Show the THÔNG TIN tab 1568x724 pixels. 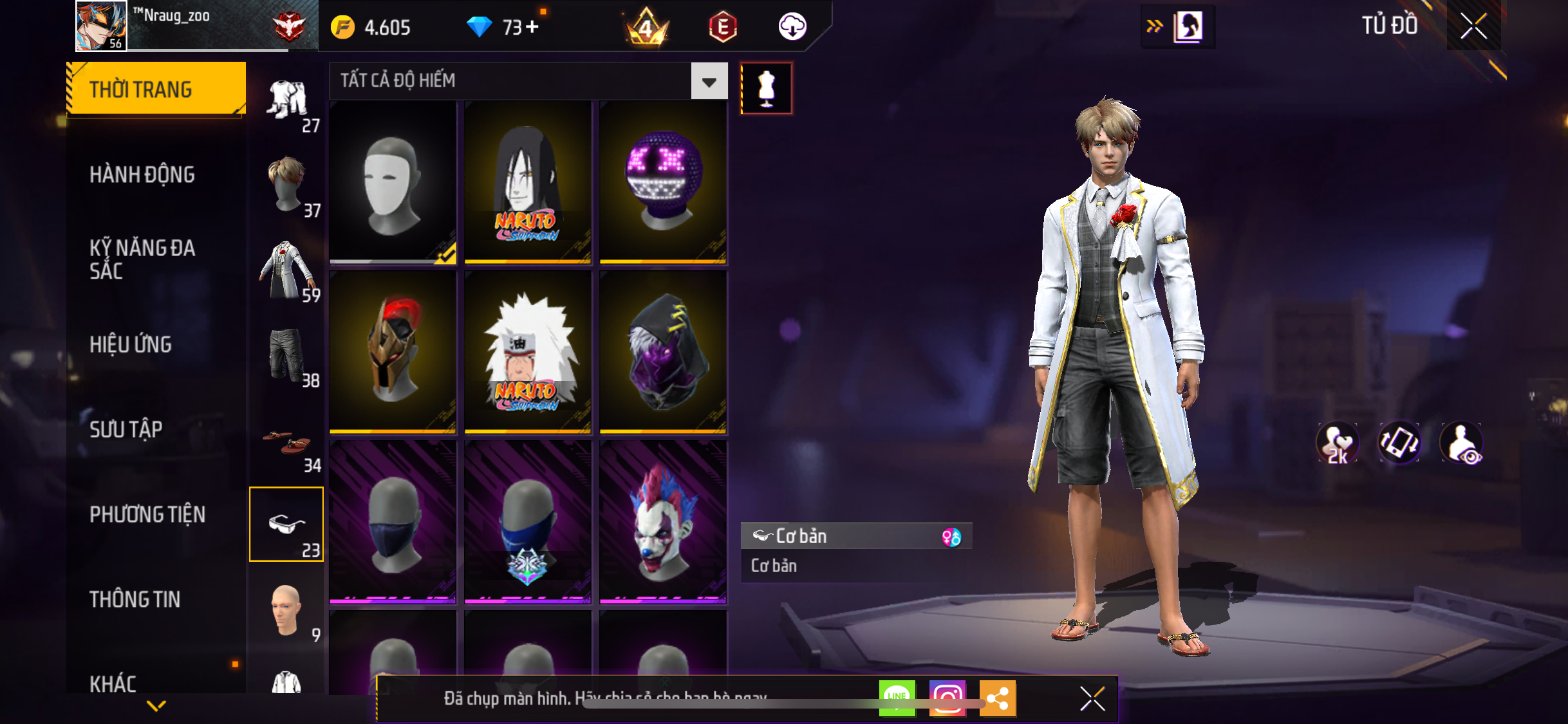tap(135, 599)
